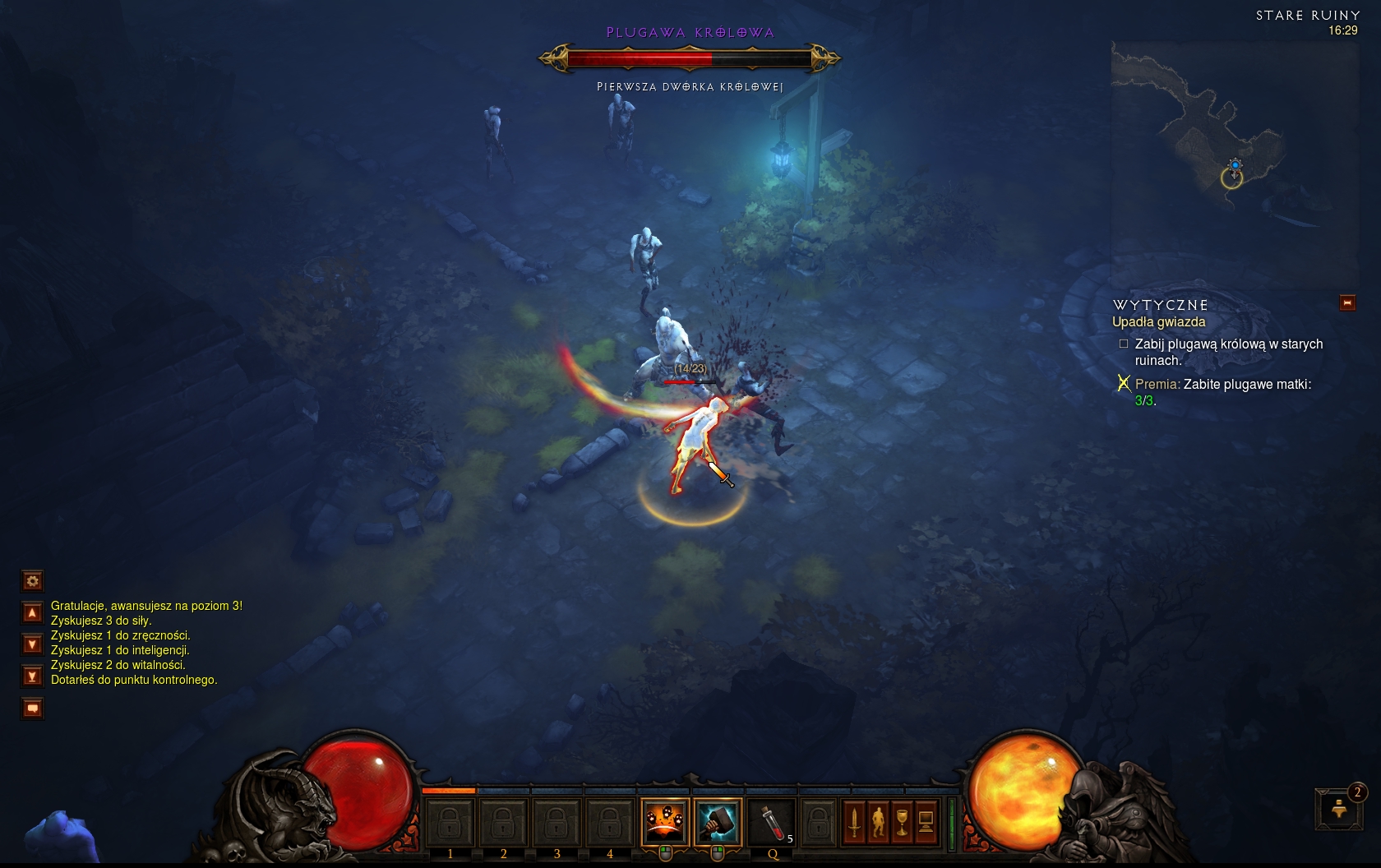
Task: Open the chat speech bubble button
Action: point(32,708)
